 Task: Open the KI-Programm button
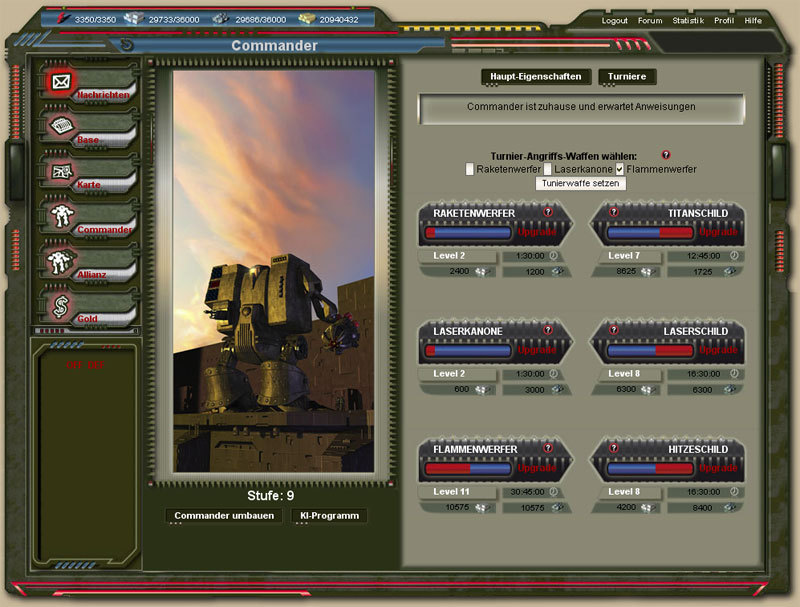[x=328, y=516]
